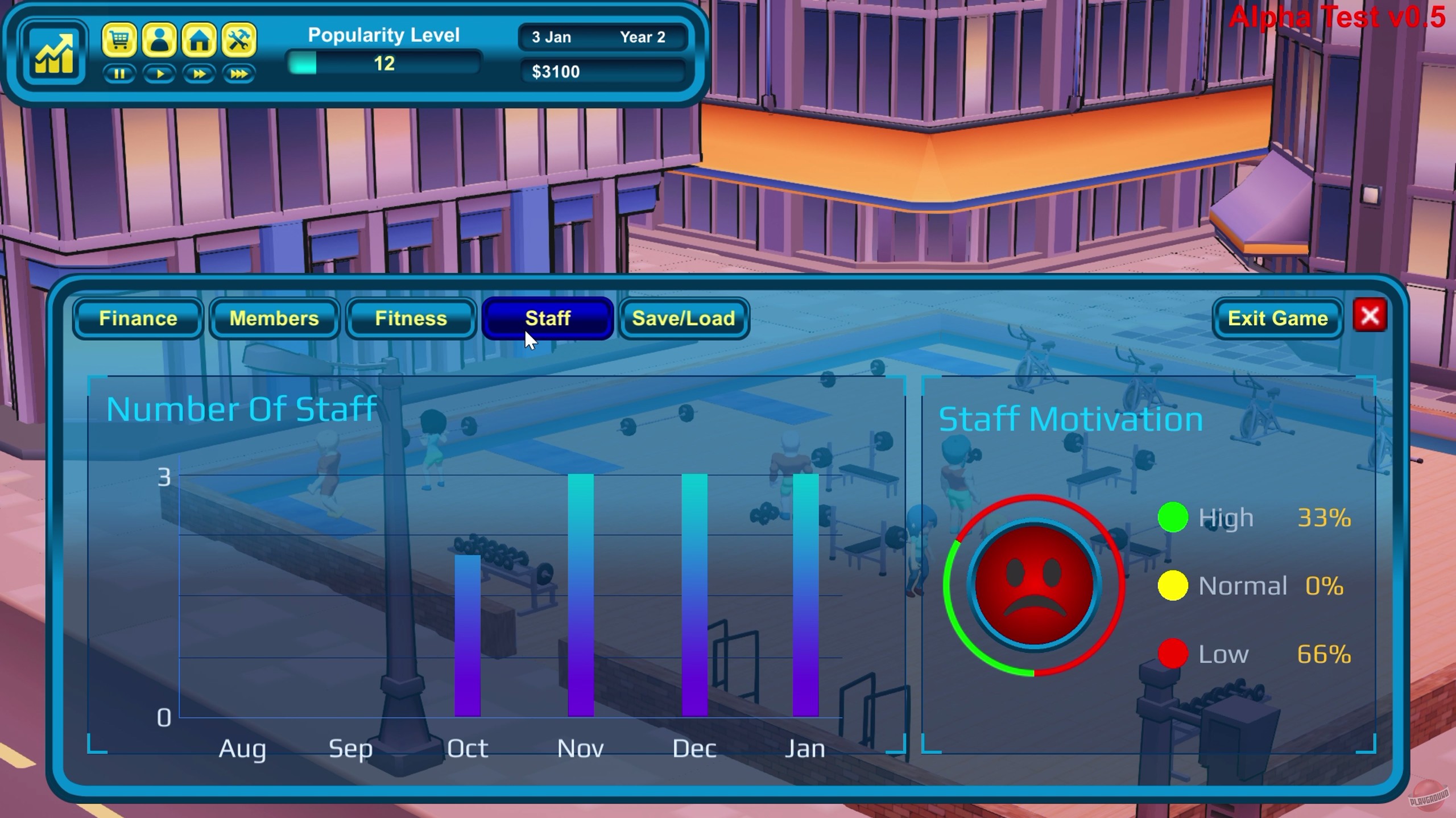Viewport: 1456px width, 818px height.
Task: Enable fastest game speed
Action: pyautogui.click(x=239, y=74)
